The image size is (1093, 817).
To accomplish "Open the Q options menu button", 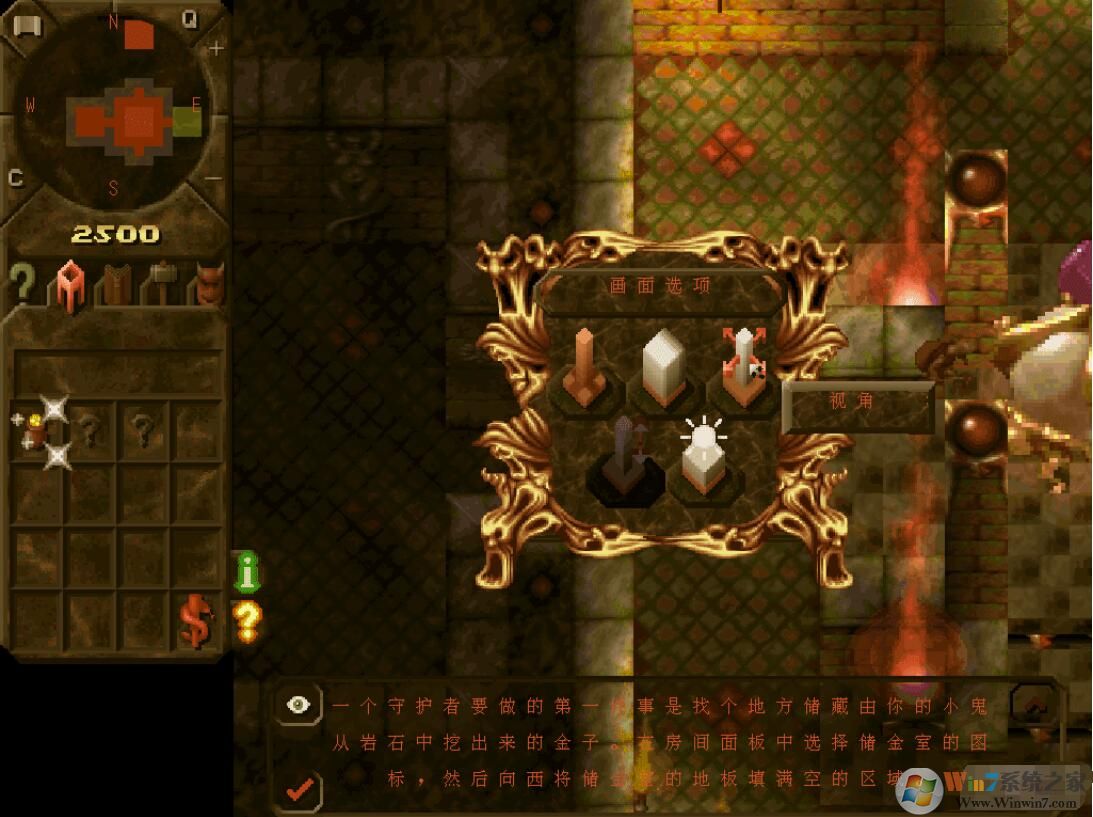I will 189,19.
